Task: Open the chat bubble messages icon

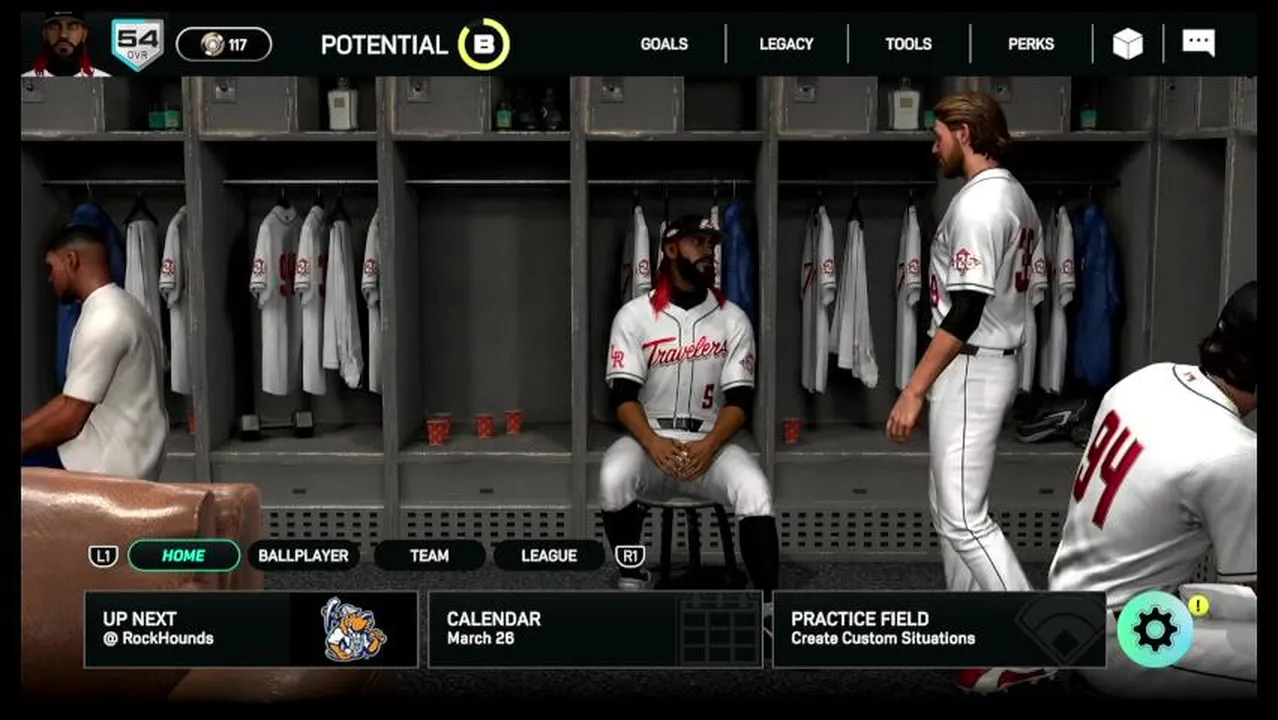Action: pyautogui.click(x=1198, y=43)
